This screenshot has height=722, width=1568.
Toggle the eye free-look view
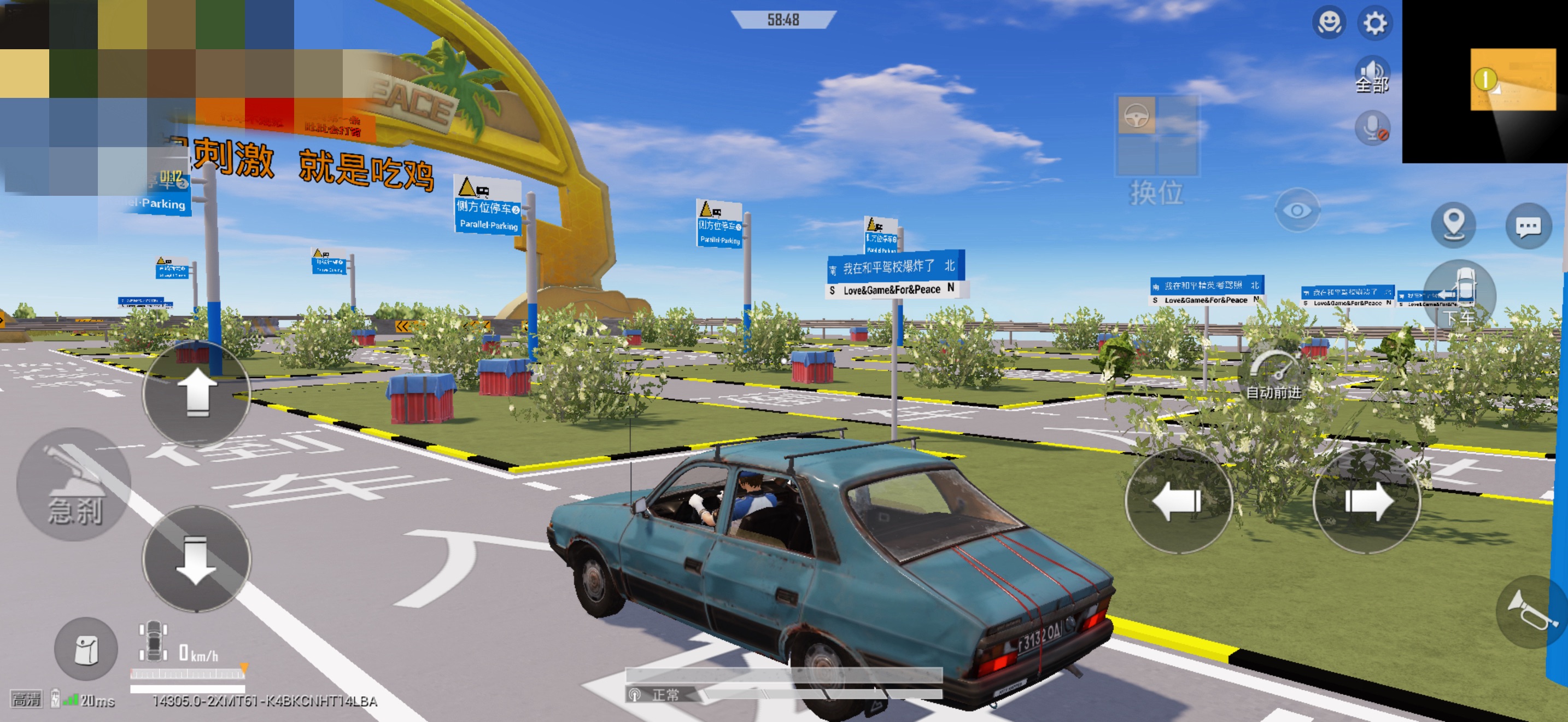point(1297,210)
